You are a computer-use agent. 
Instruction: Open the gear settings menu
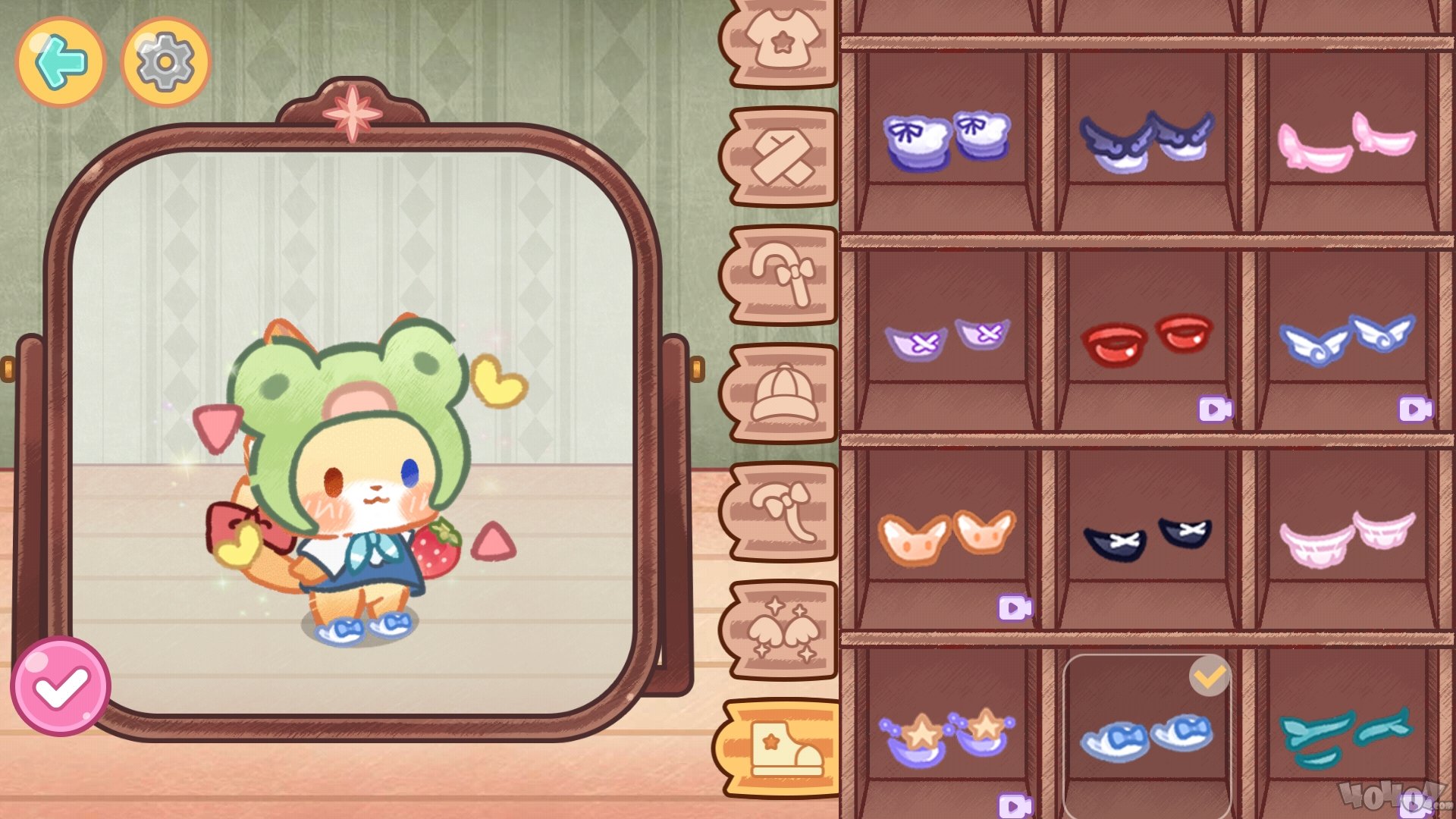pyautogui.click(x=165, y=62)
